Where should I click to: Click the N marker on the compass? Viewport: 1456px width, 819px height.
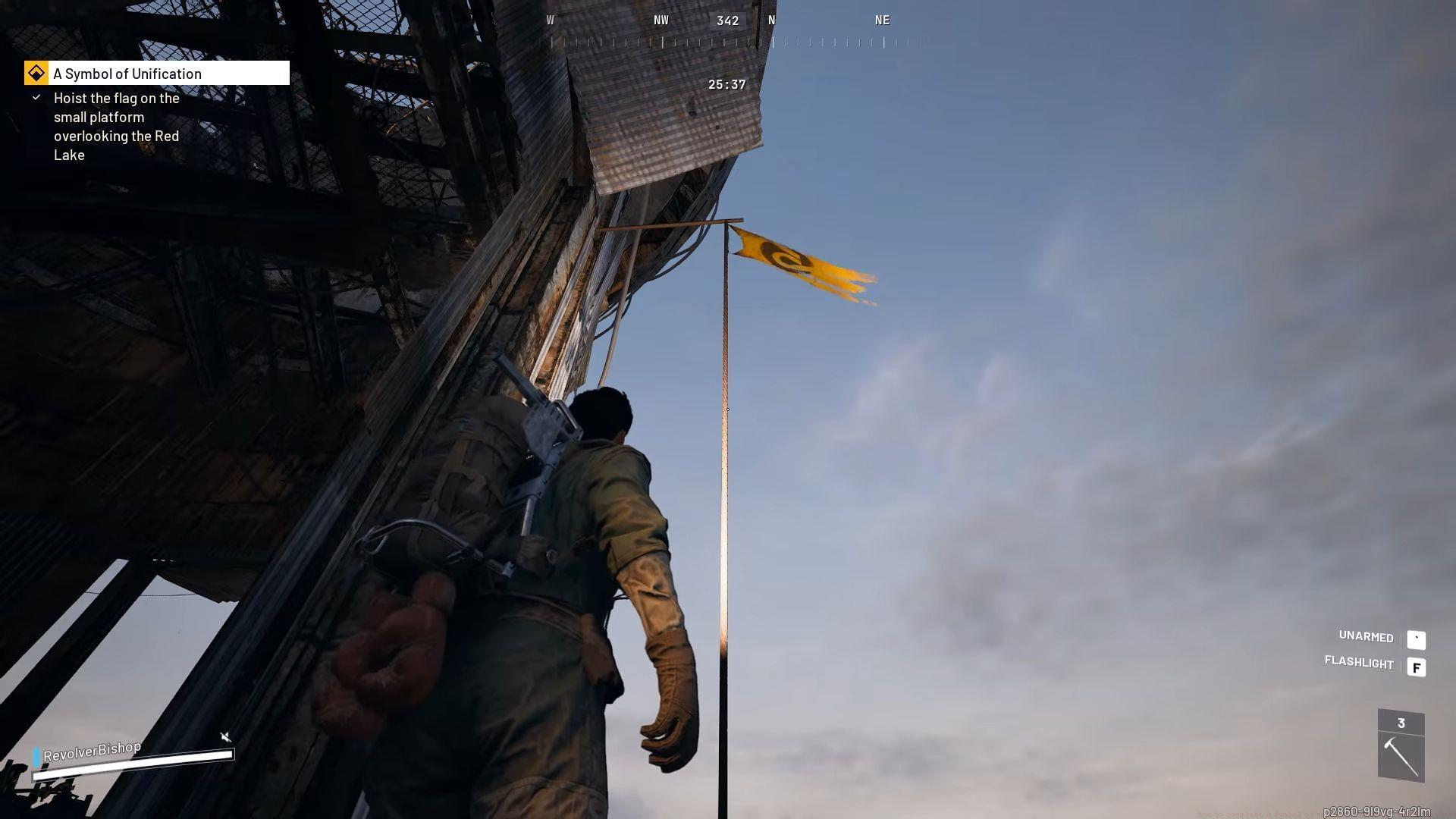tap(772, 20)
